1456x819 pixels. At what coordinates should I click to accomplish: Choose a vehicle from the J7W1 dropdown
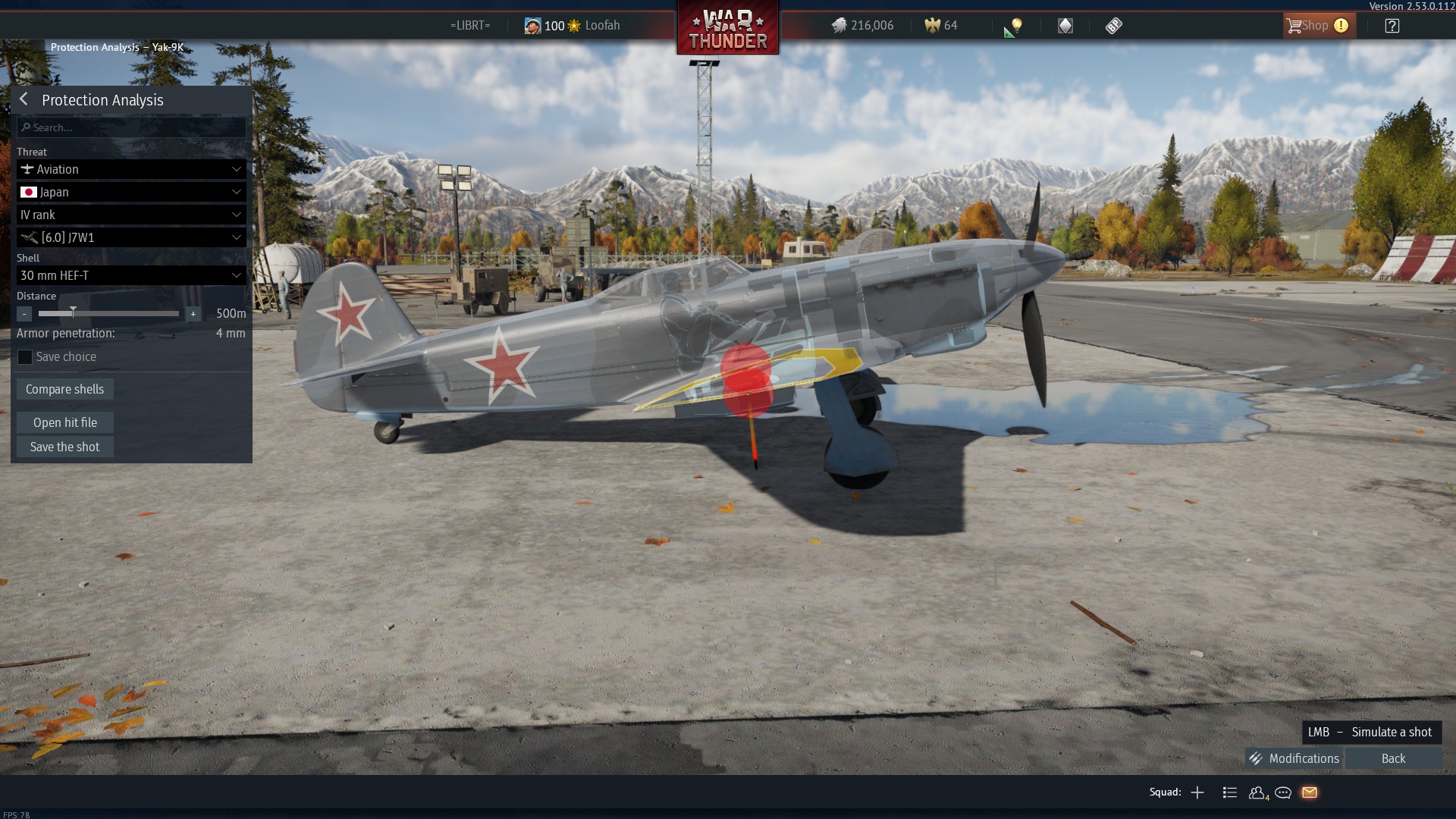coord(131,237)
